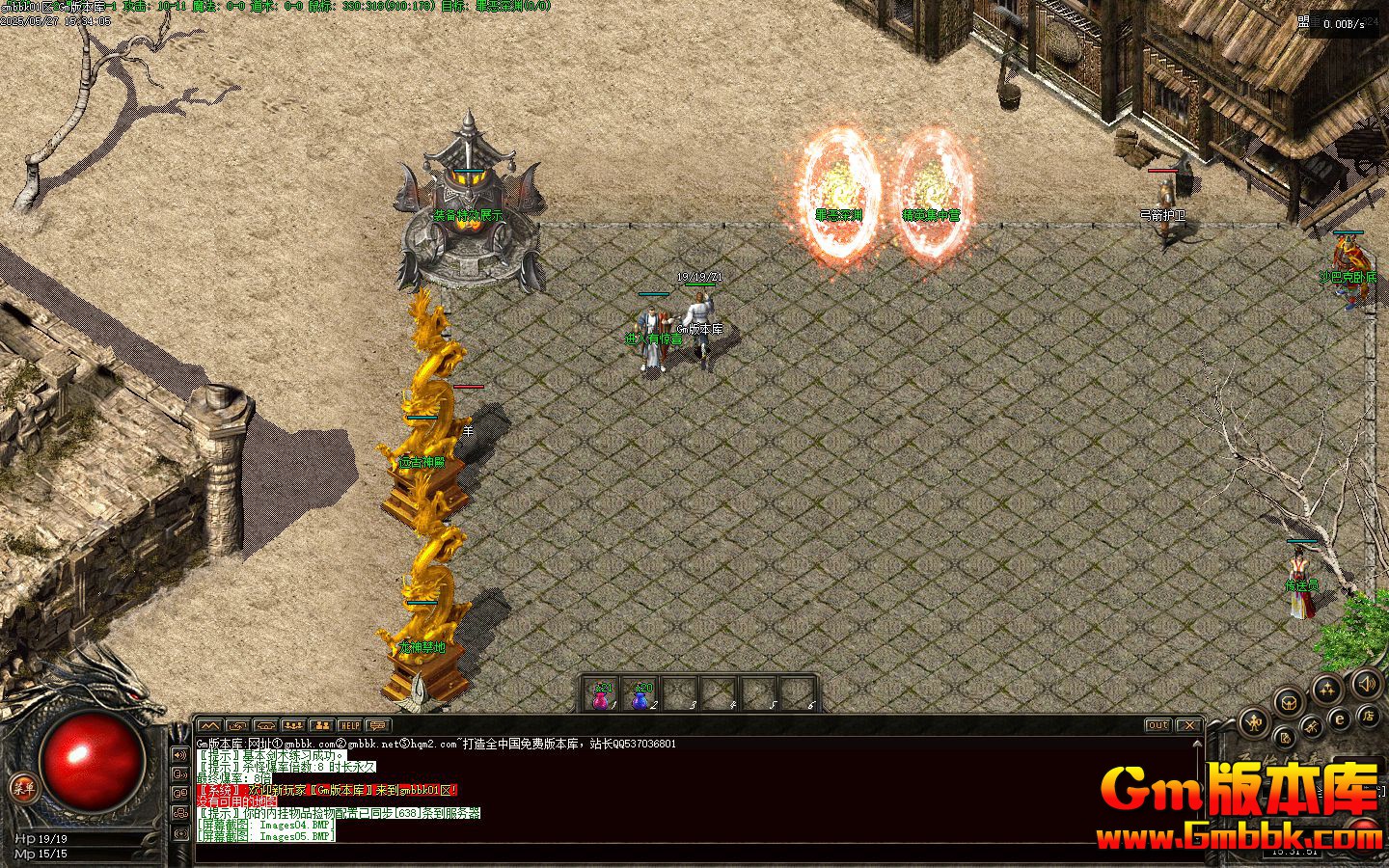
Task: Select the speech bubble chat button
Action: [x=377, y=725]
